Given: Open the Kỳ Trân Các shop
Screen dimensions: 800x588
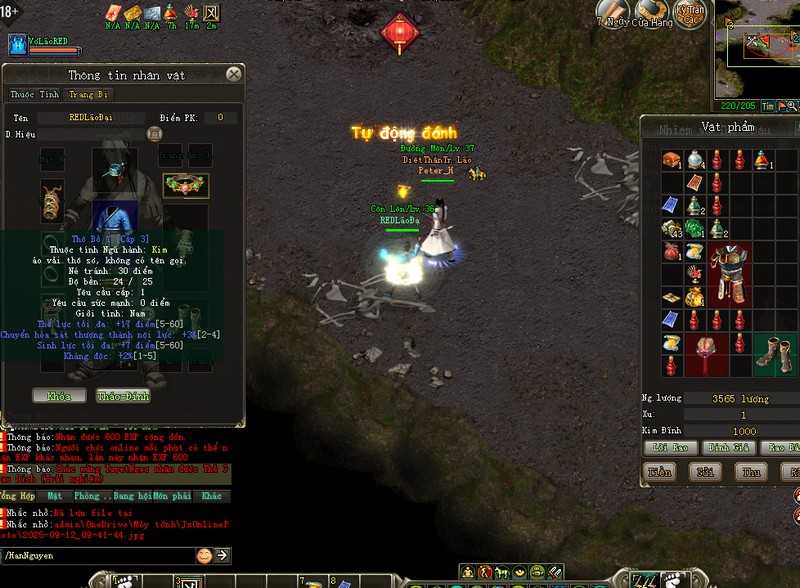Looking at the screenshot, I should pos(689,14).
